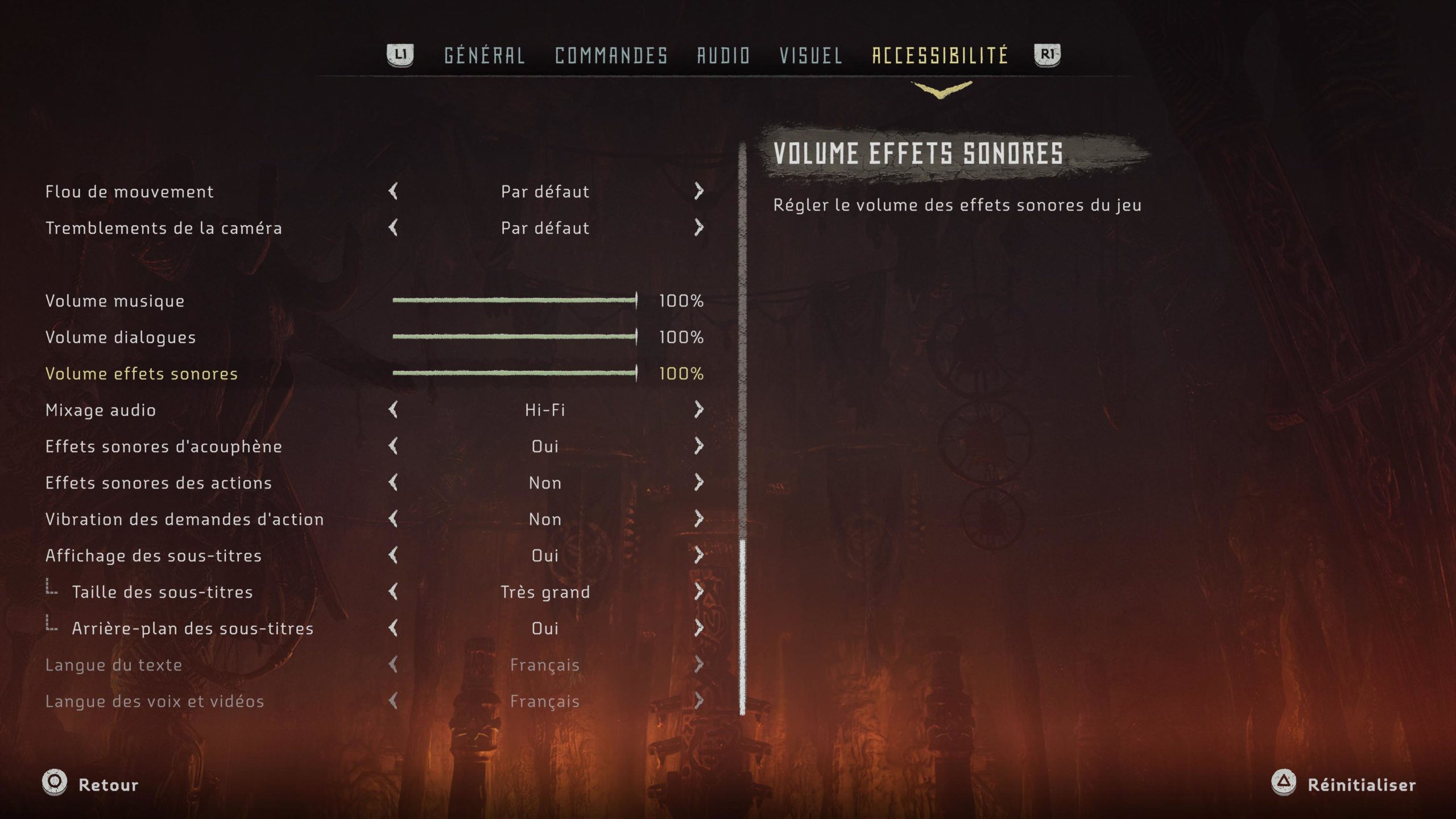Click the Retour button
The image size is (1456, 819).
click(91, 784)
